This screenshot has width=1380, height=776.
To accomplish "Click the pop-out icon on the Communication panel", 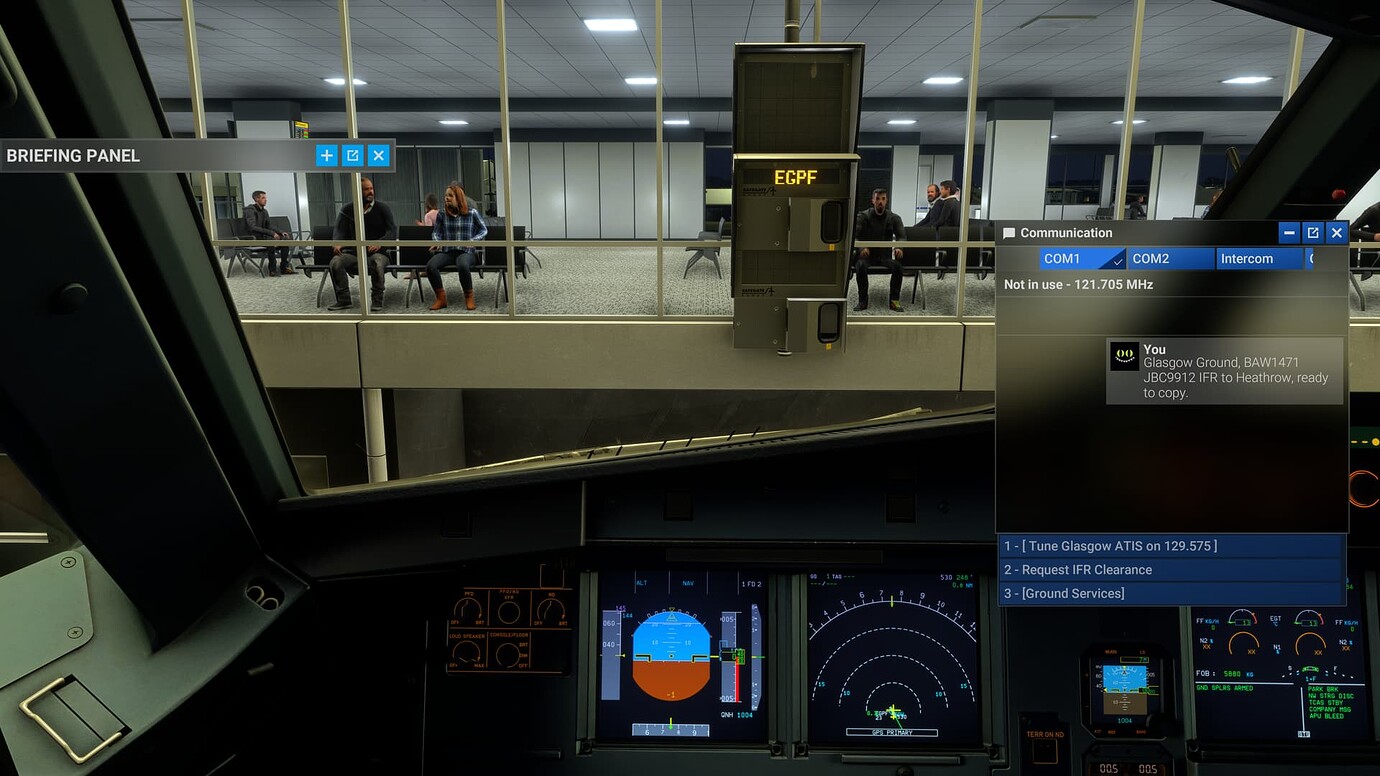I will click(1312, 232).
